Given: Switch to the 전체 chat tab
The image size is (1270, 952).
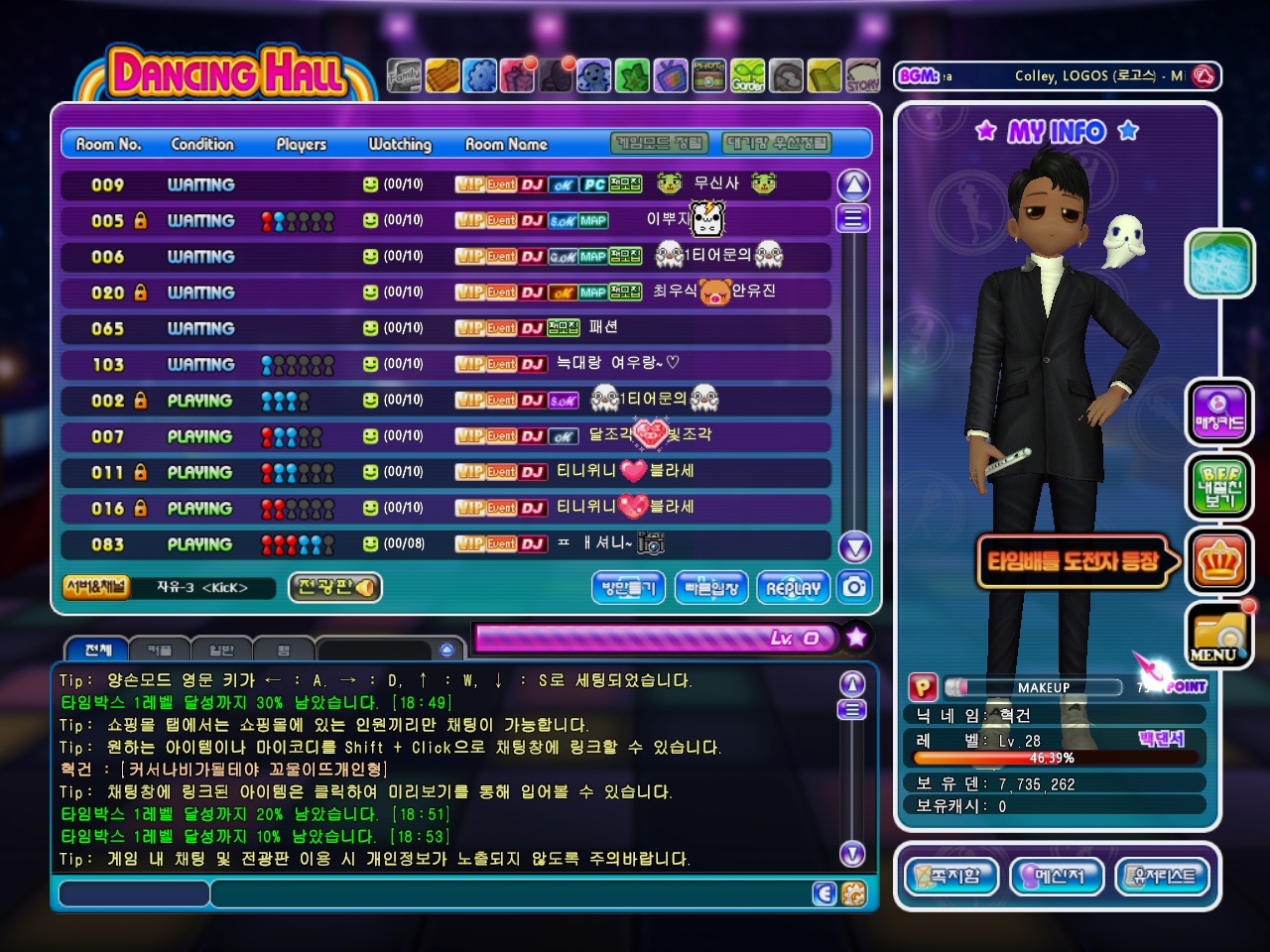Looking at the screenshot, I should pyautogui.click(x=97, y=651).
